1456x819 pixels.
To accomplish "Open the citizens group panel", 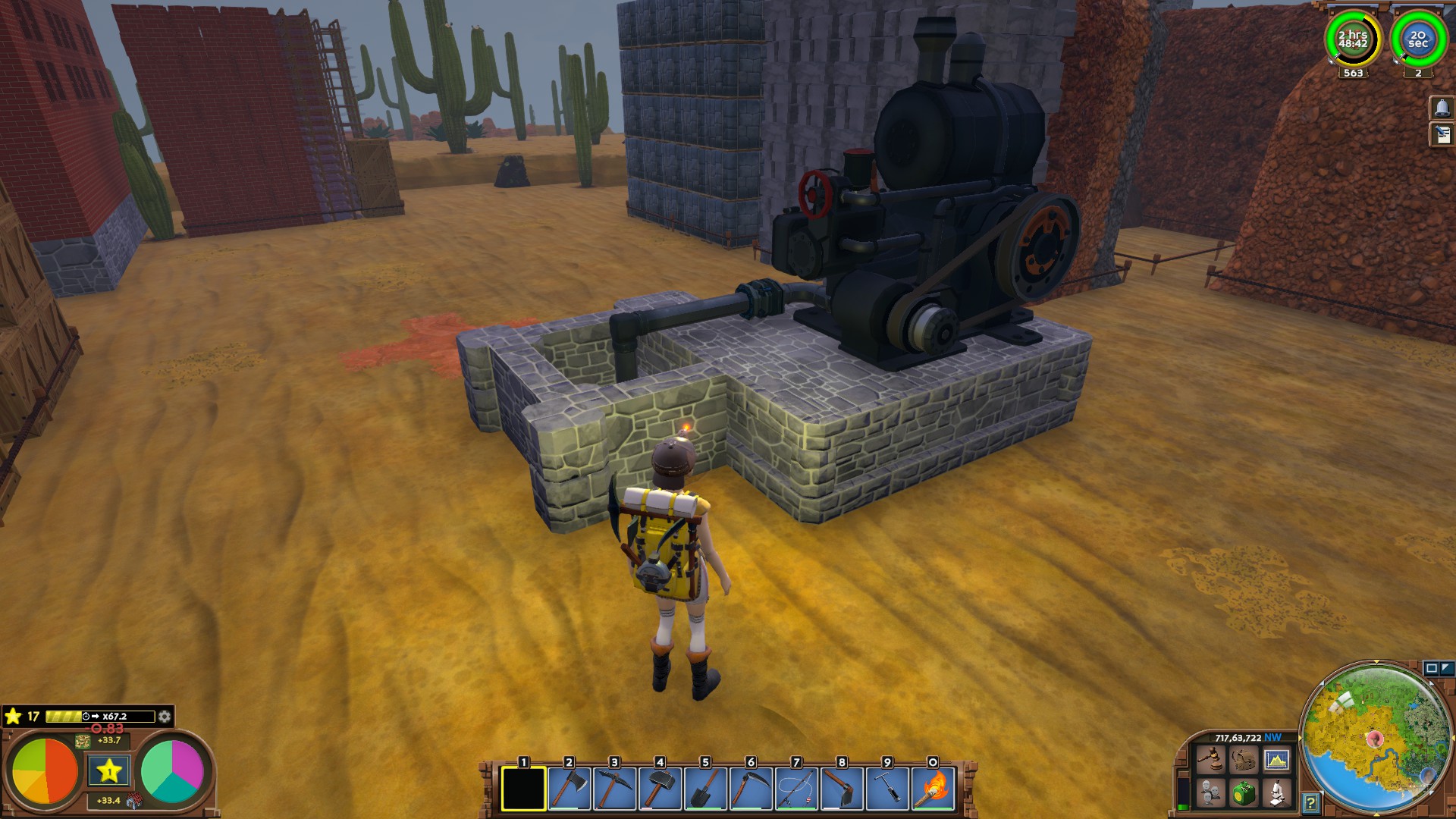I will click(x=1210, y=793).
